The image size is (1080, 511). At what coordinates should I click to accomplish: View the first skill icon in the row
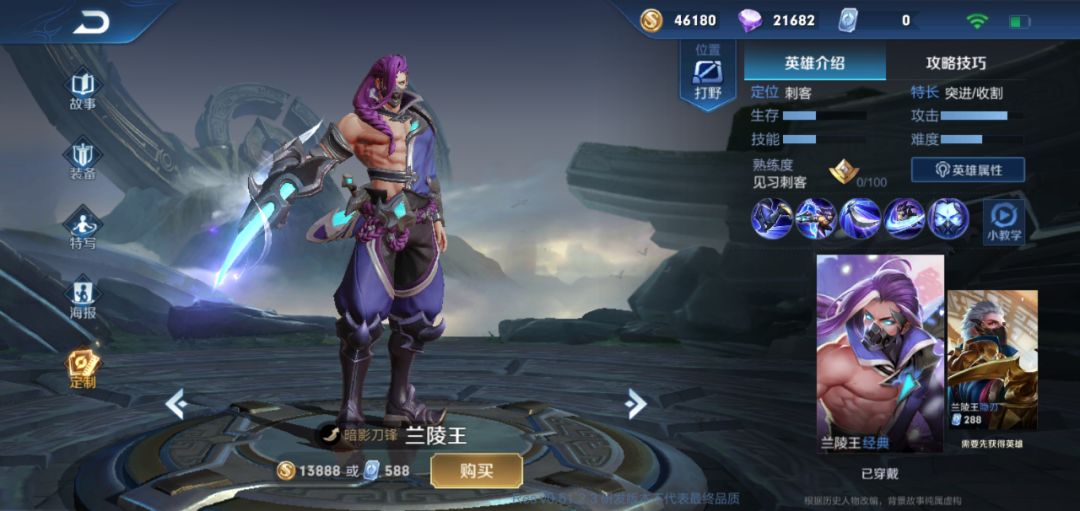coord(772,218)
